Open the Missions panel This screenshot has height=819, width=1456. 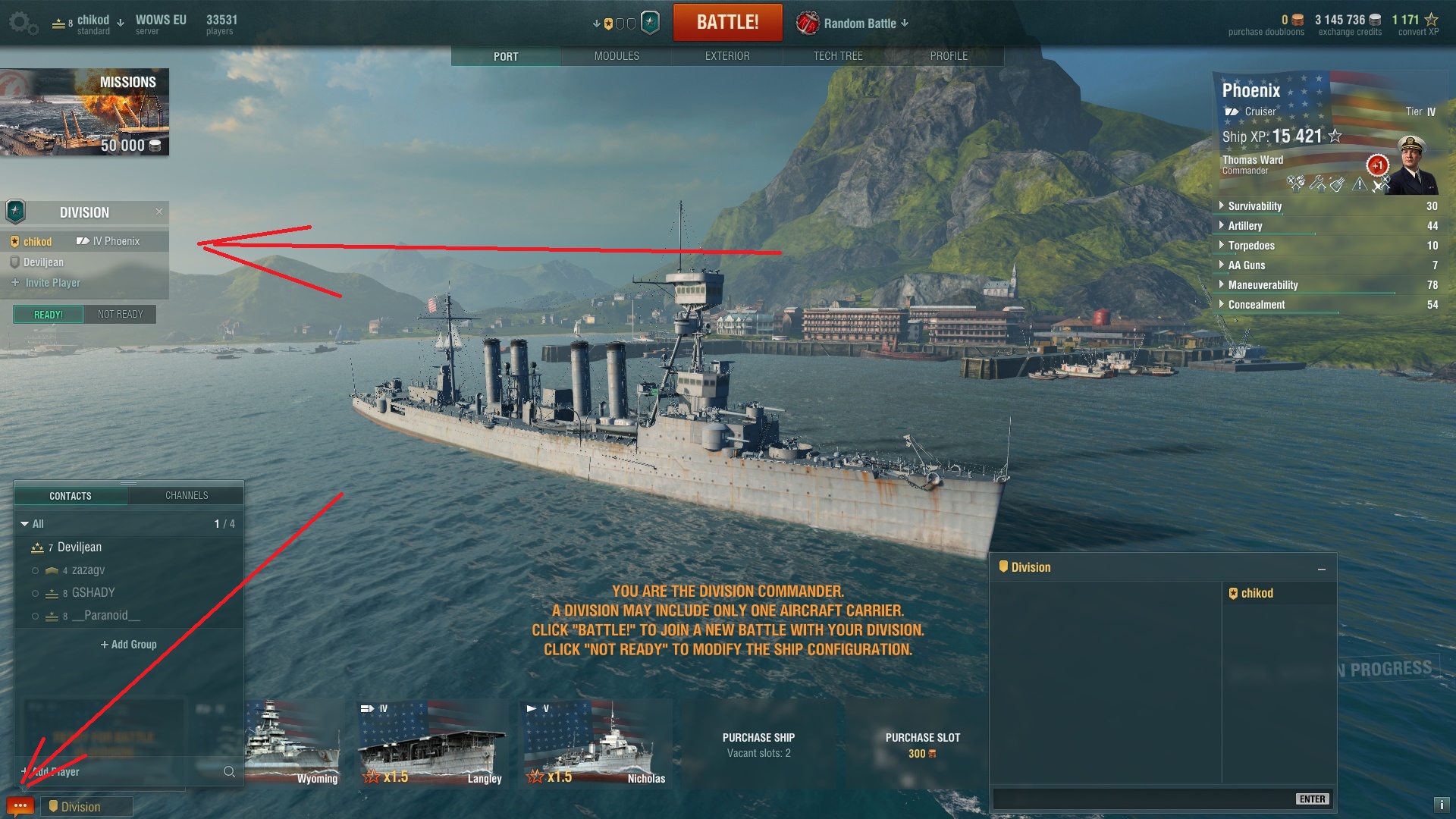coord(84,111)
